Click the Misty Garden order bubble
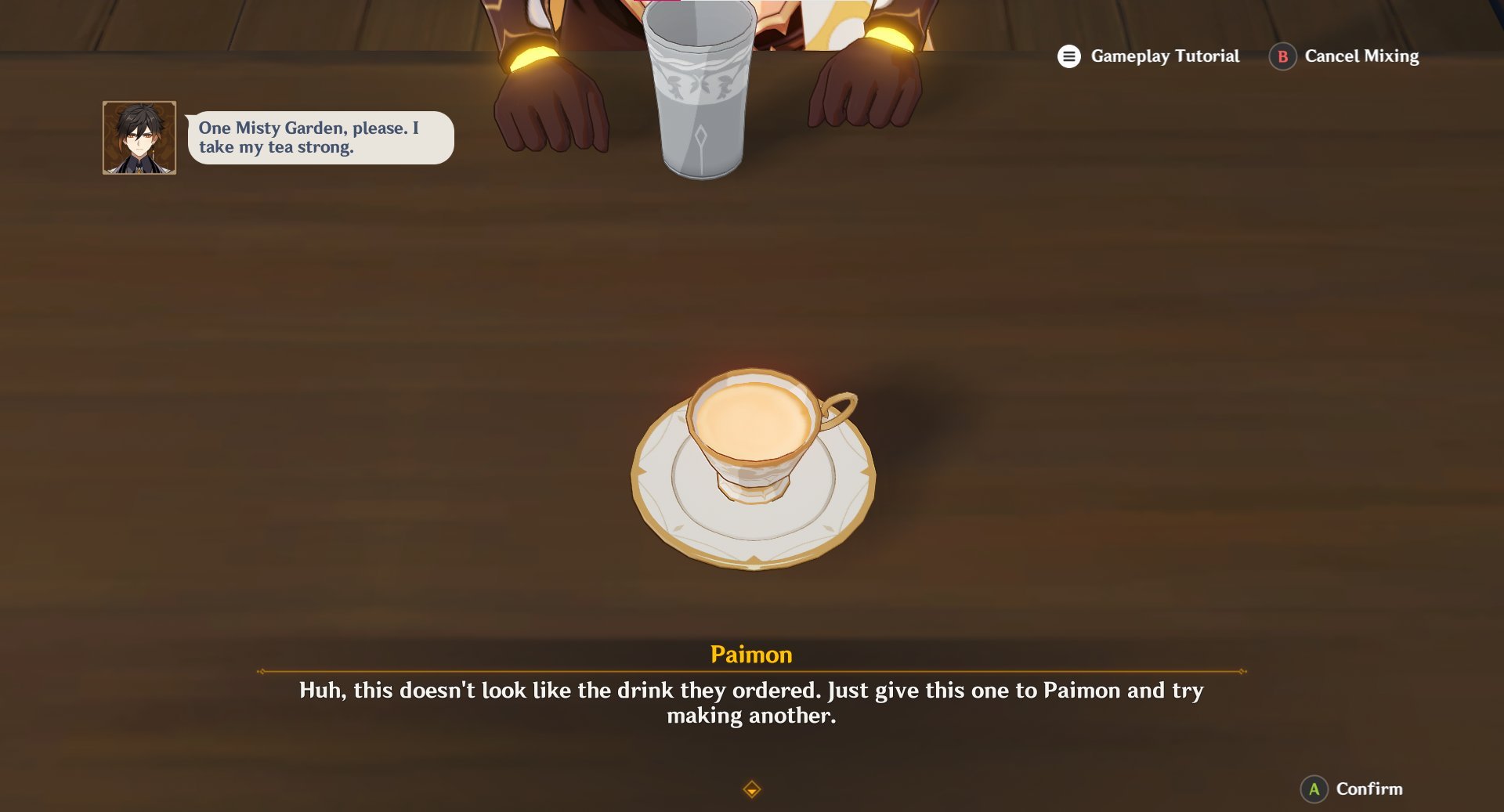This screenshot has width=1504, height=812. [x=320, y=138]
